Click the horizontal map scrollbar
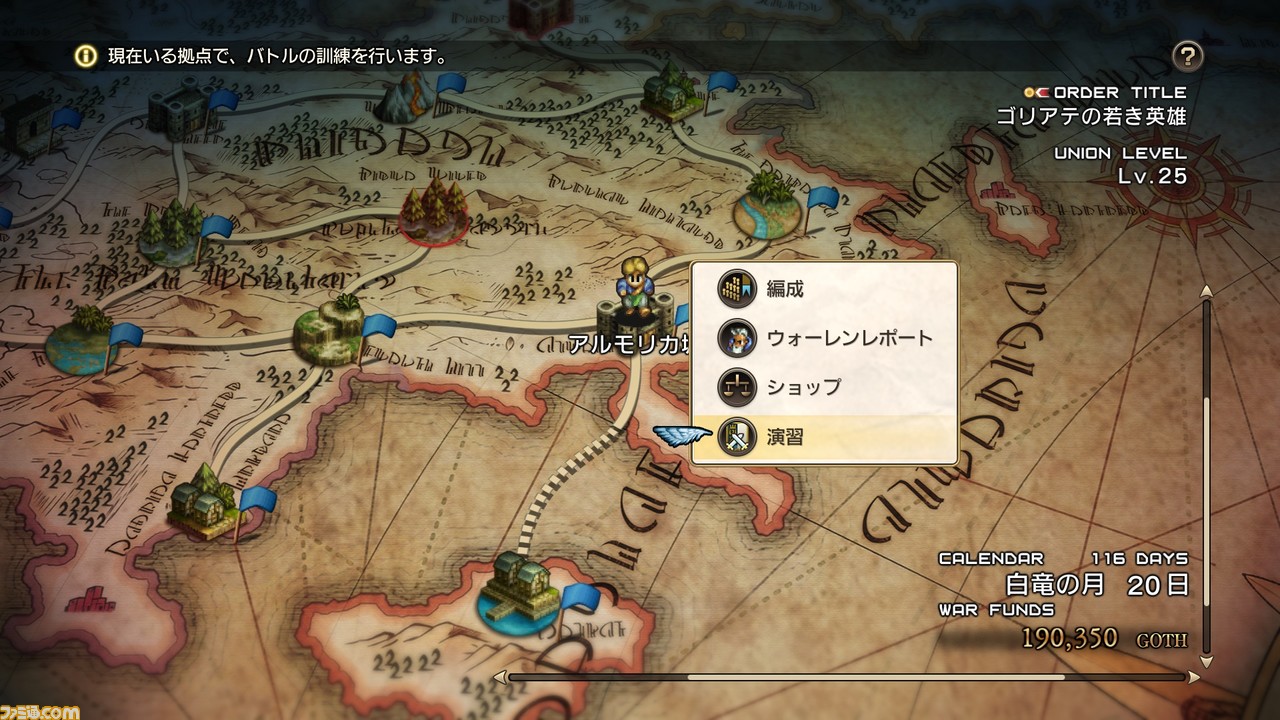The width and height of the screenshot is (1280, 720). [850, 677]
